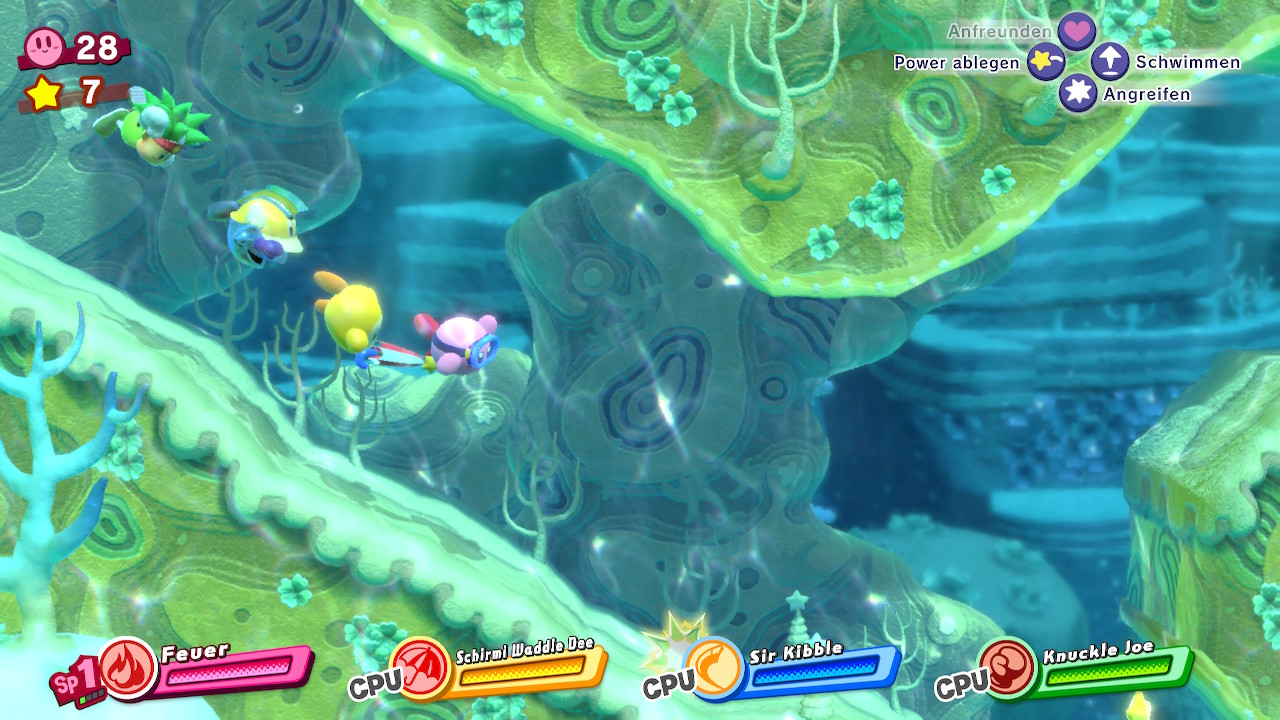Choose the Sir Kibble cutter icon

pos(714,667)
